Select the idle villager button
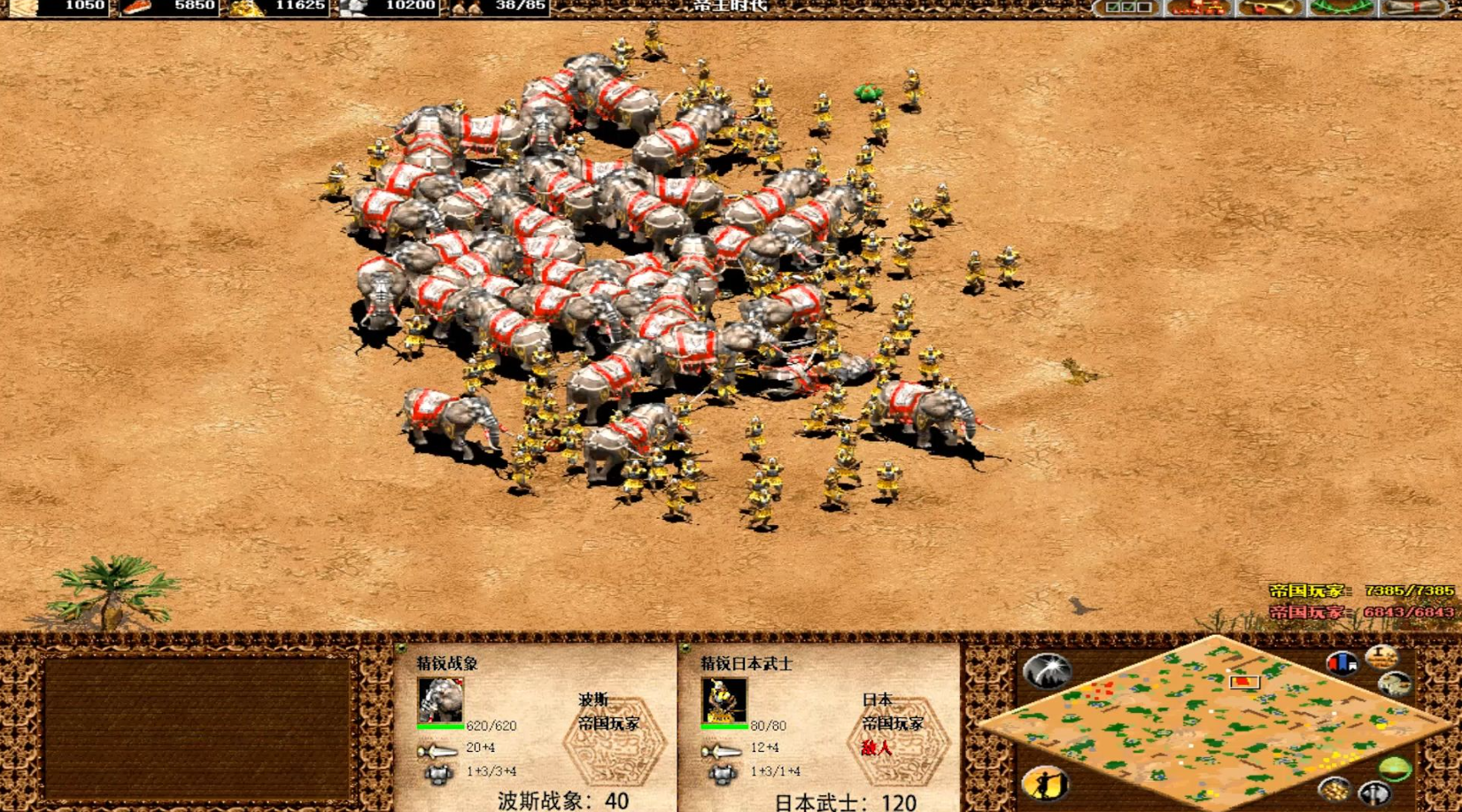The width and height of the screenshot is (1462, 812). 1046,783
